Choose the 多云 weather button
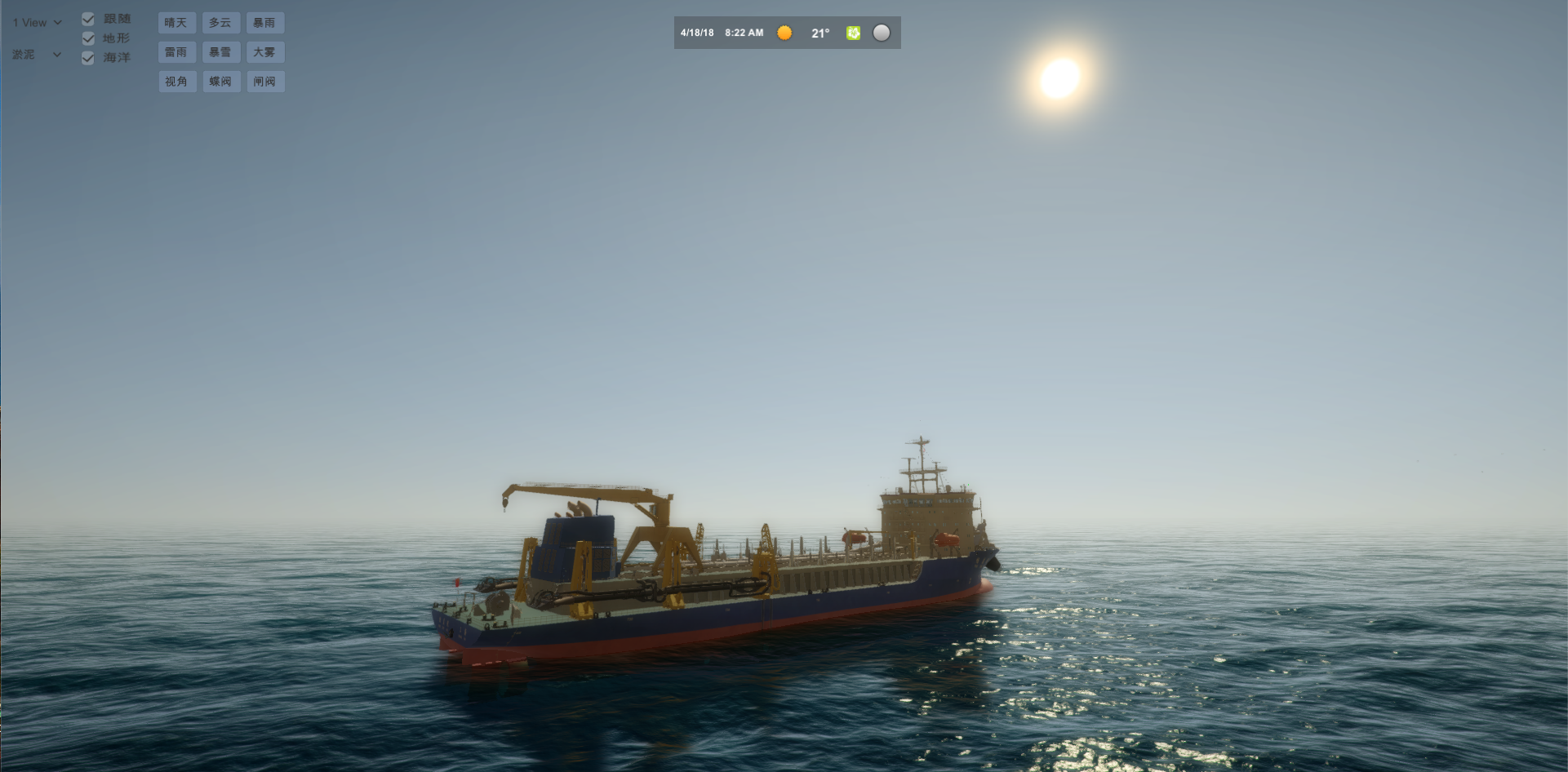The height and width of the screenshot is (772, 1568). click(x=220, y=23)
